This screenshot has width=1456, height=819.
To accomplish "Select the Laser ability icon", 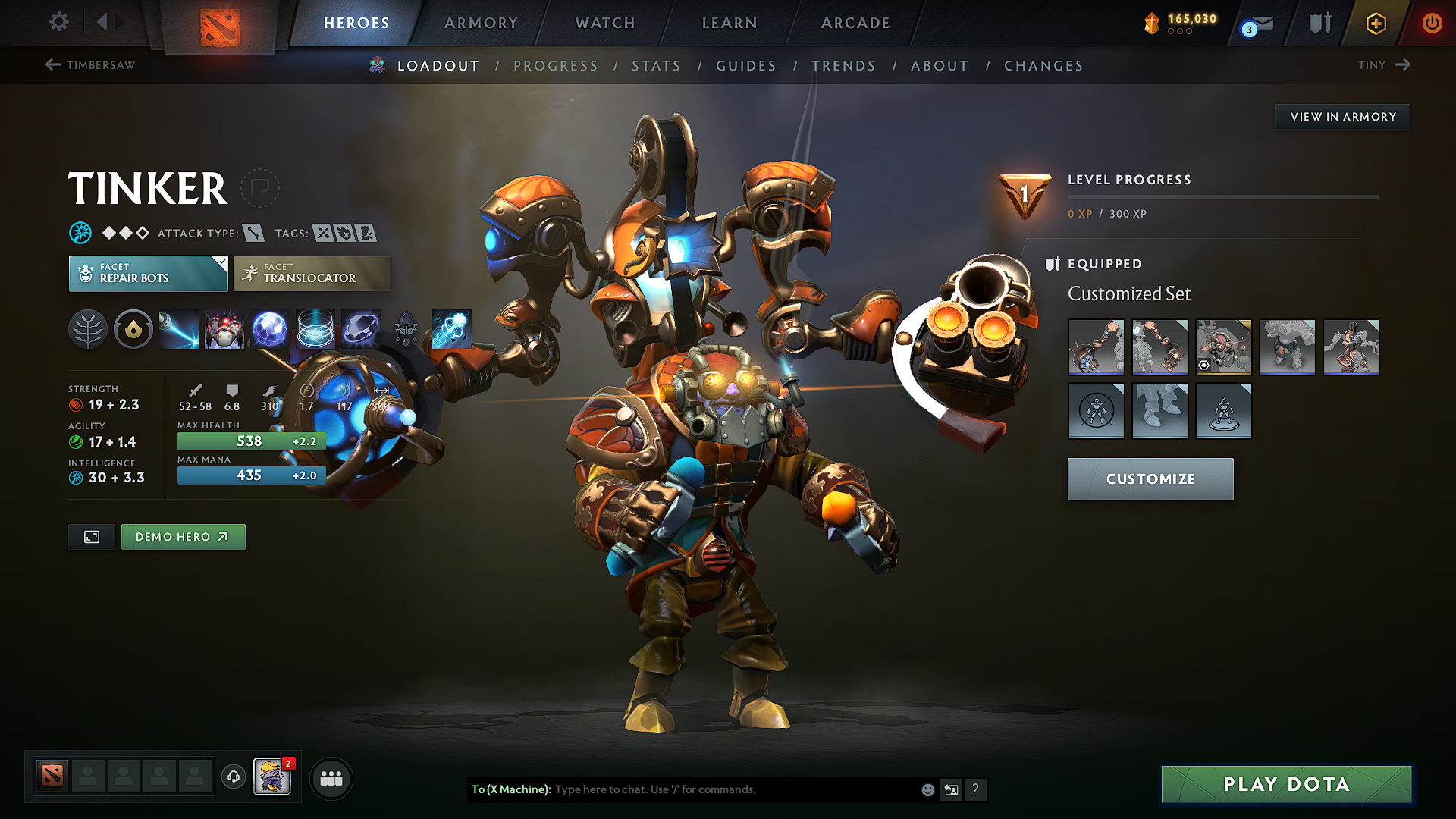I will [x=178, y=329].
